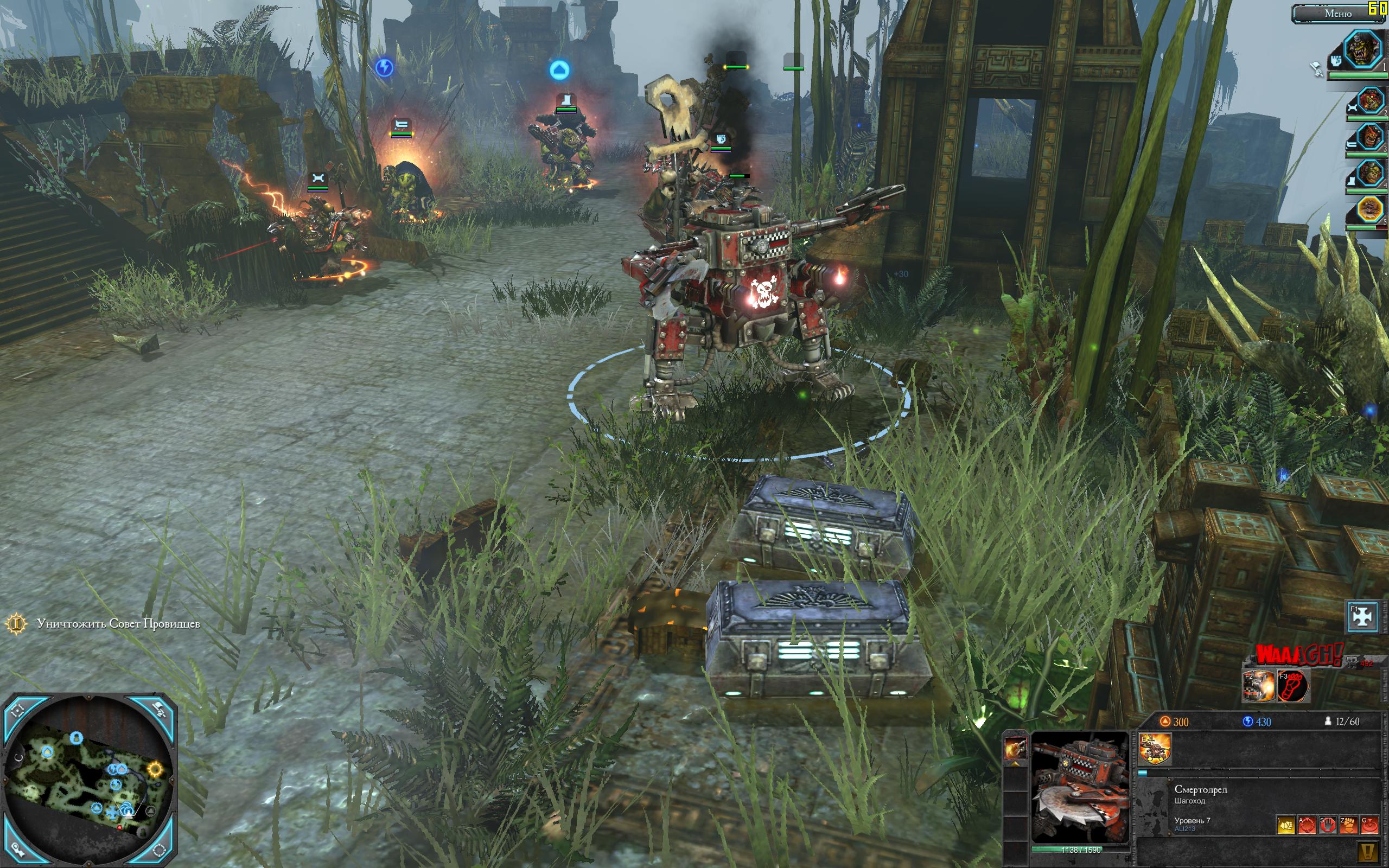1389x868 pixels.
Task: Click the yellow melee fist stance icon
Action: click(1286, 825)
